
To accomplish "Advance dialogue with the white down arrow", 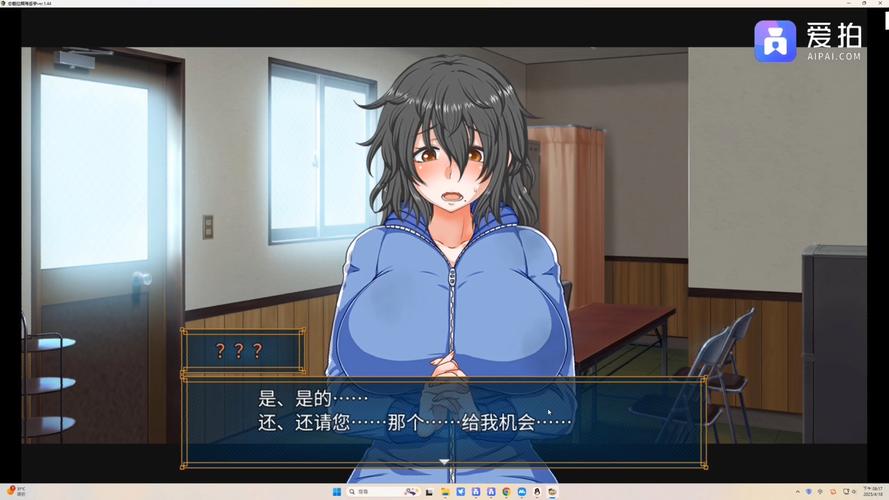I will tap(444, 462).
